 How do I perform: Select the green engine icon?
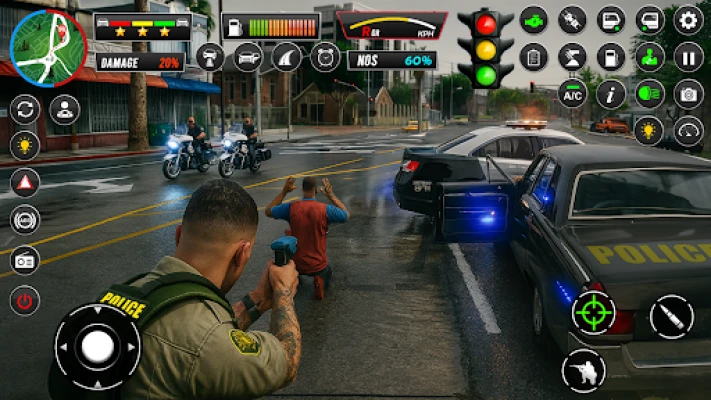coord(534,20)
